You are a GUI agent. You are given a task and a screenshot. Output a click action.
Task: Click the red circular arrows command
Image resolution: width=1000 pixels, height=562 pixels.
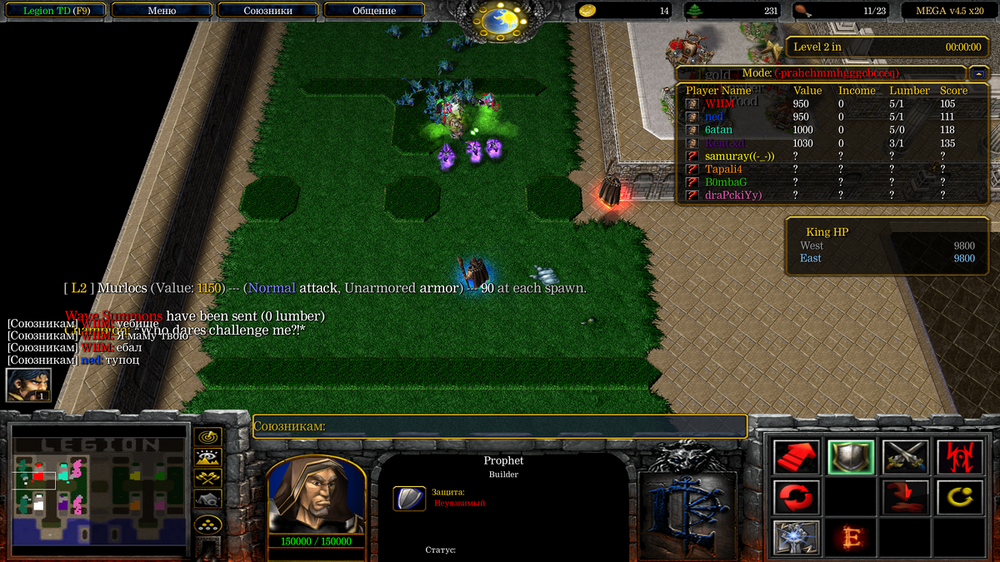[x=797, y=496]
